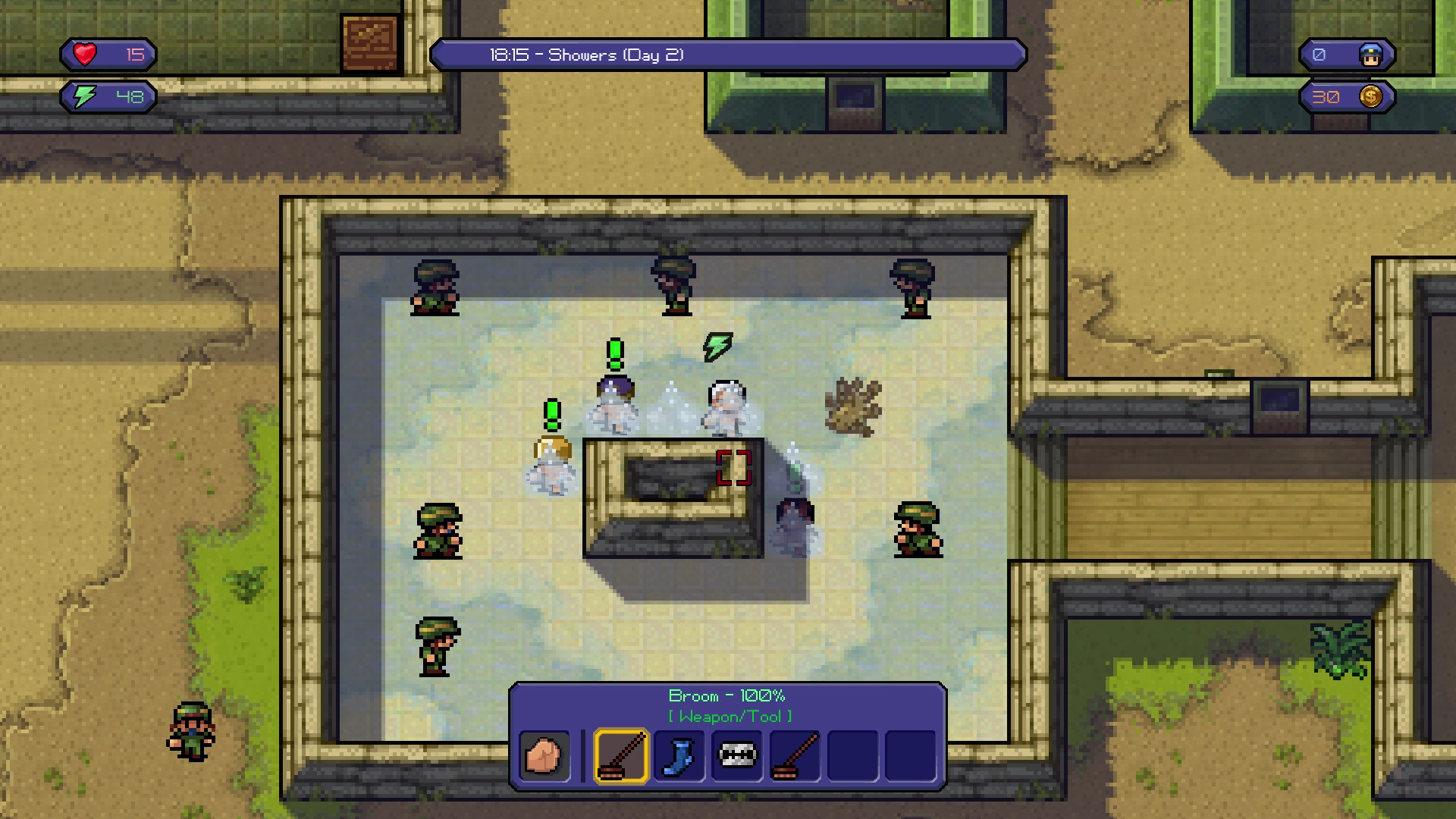Select the fist weapon slot

(544, 756)
